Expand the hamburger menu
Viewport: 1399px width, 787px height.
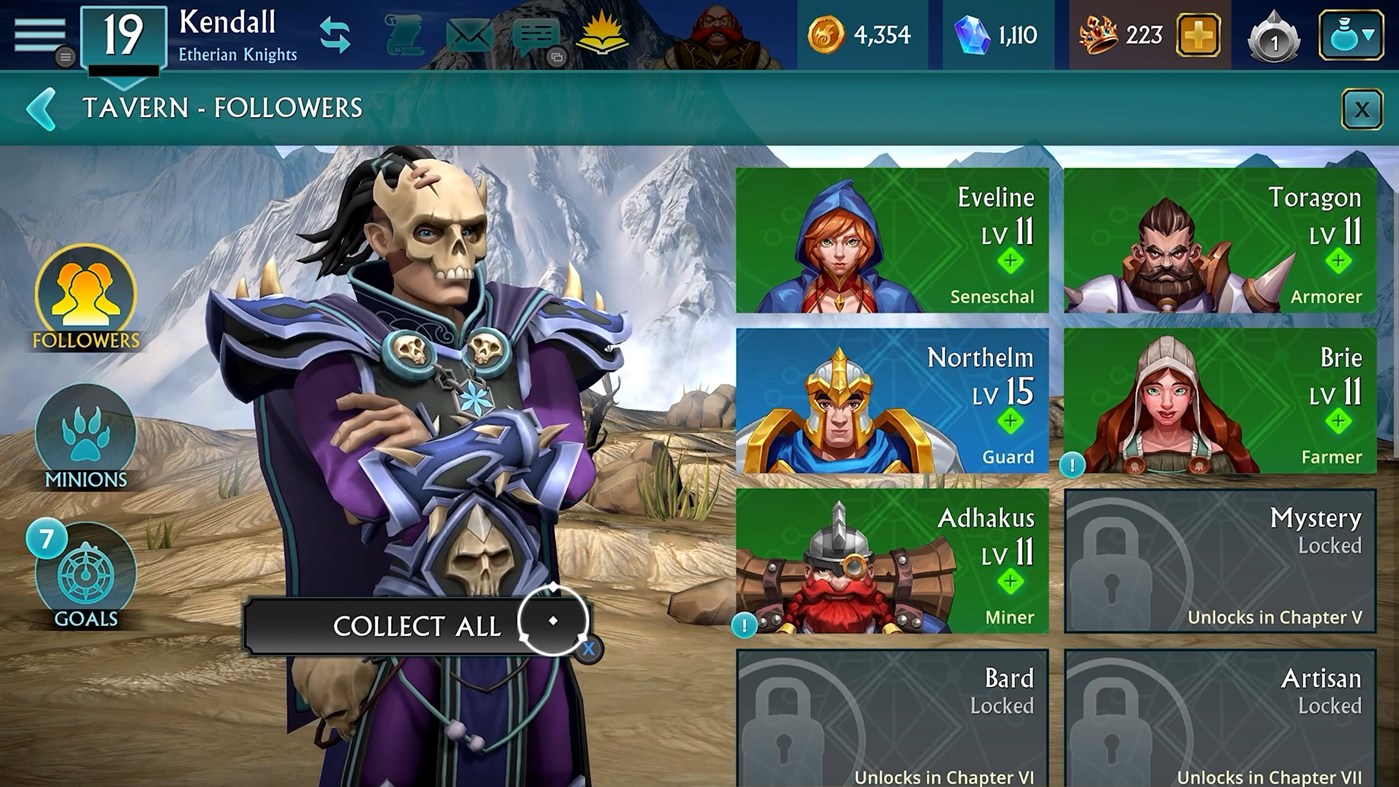point(38,32)
